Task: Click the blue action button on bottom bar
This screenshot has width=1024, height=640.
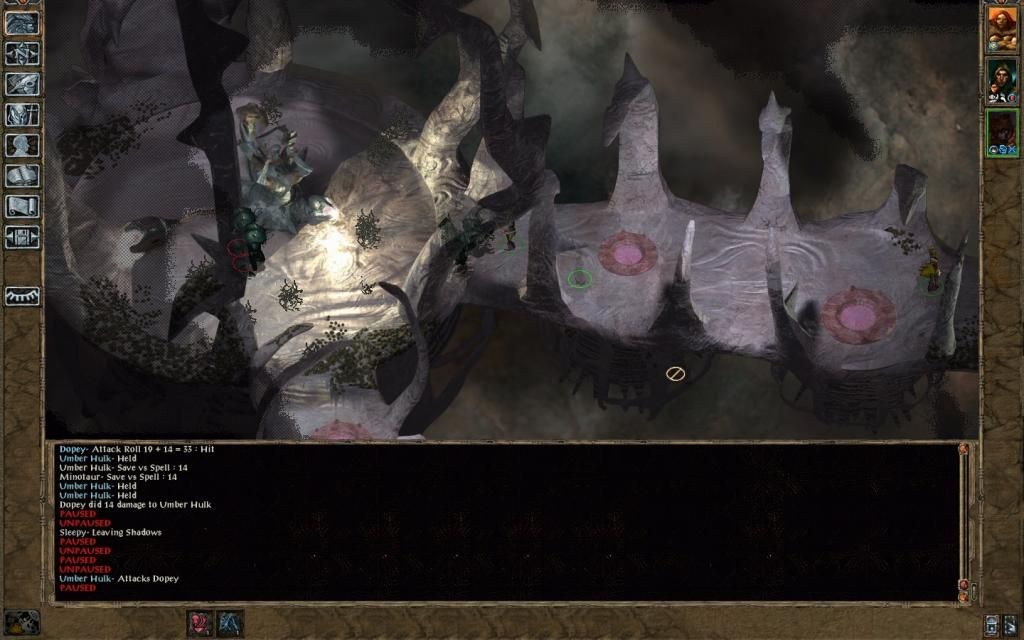Action: (231, 622)
